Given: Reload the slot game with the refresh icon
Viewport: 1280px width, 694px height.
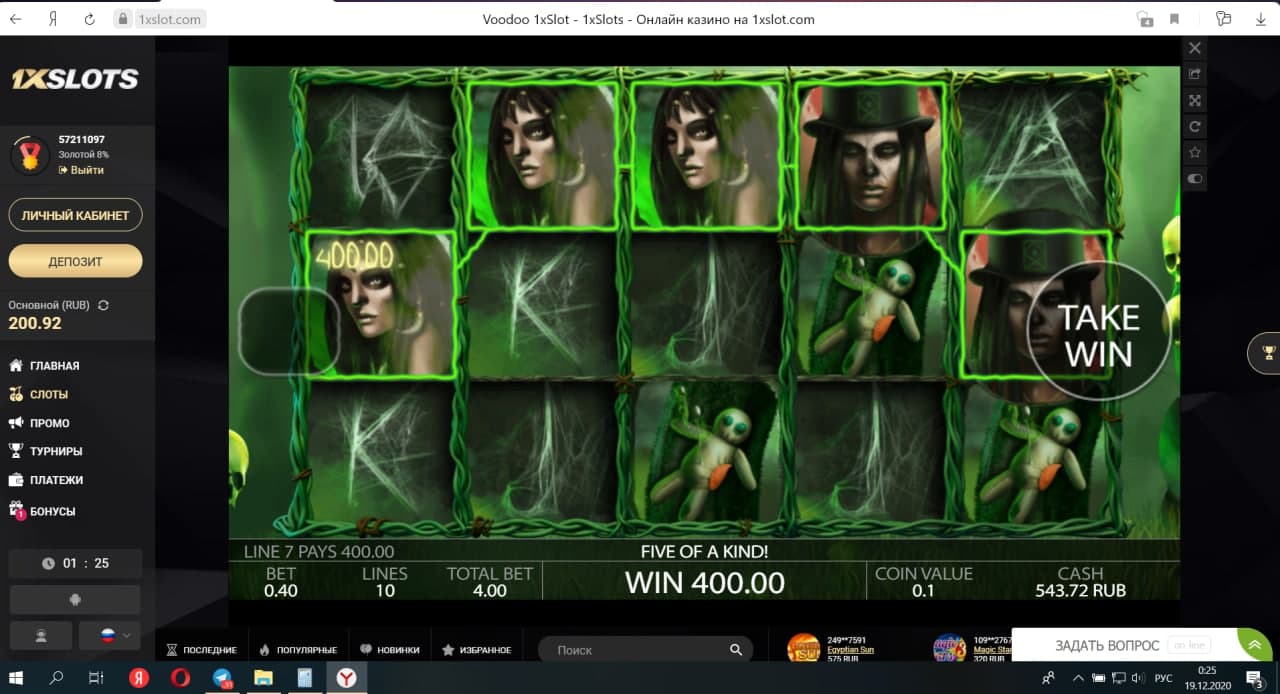Looking at the screenshot, I should click(x=1195, y=127).
